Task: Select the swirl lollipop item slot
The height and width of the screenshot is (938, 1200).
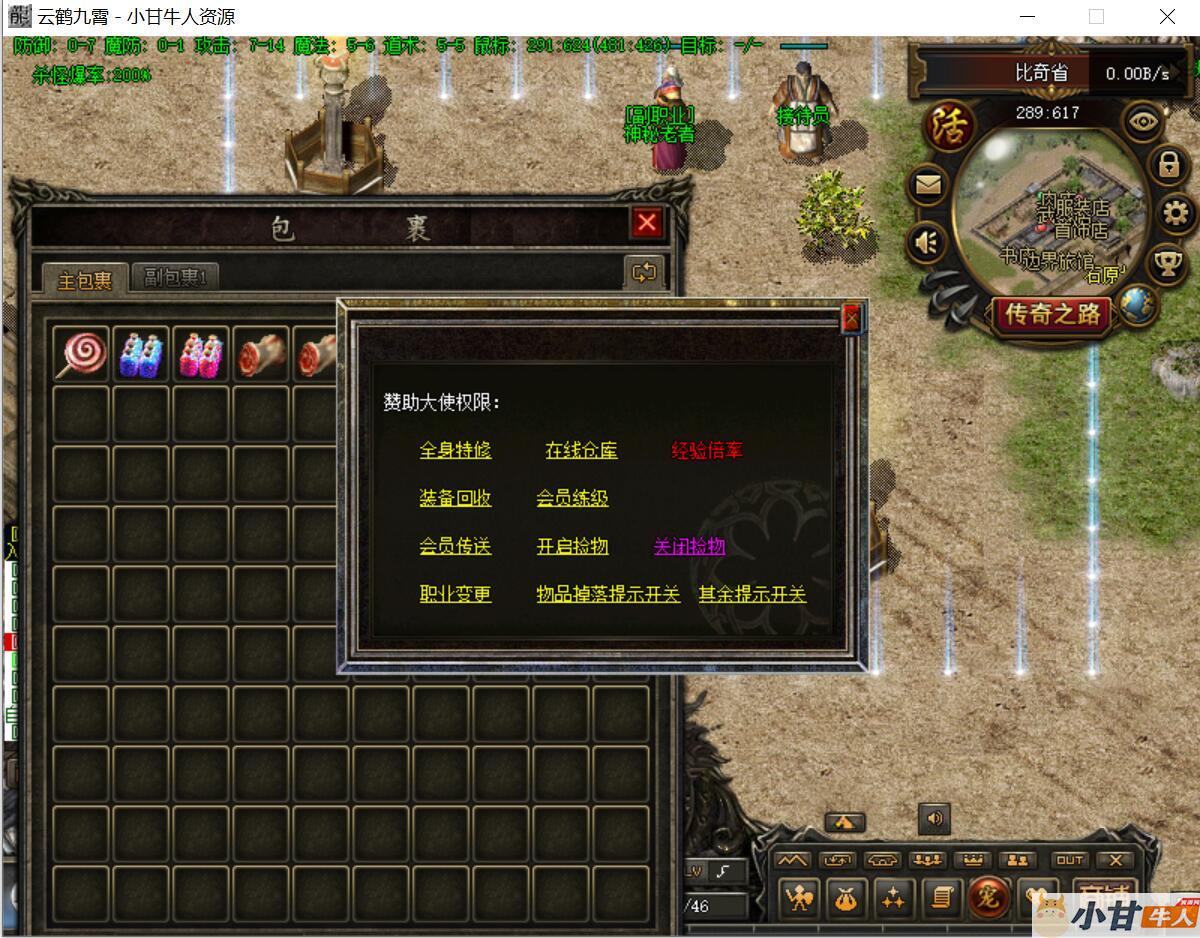Action: [x=81, y=354]
